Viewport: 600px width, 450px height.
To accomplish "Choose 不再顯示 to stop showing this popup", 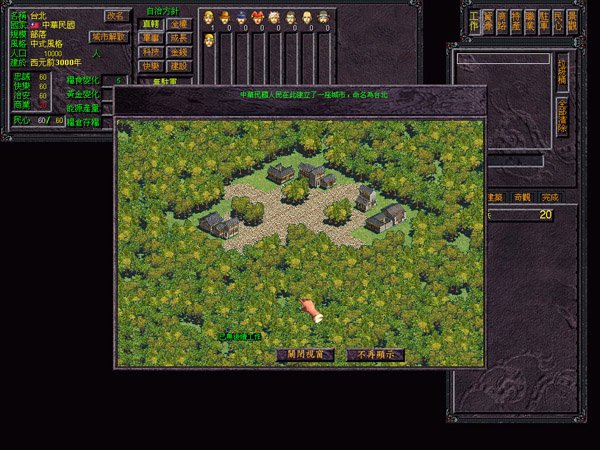I will coord(376,354).
